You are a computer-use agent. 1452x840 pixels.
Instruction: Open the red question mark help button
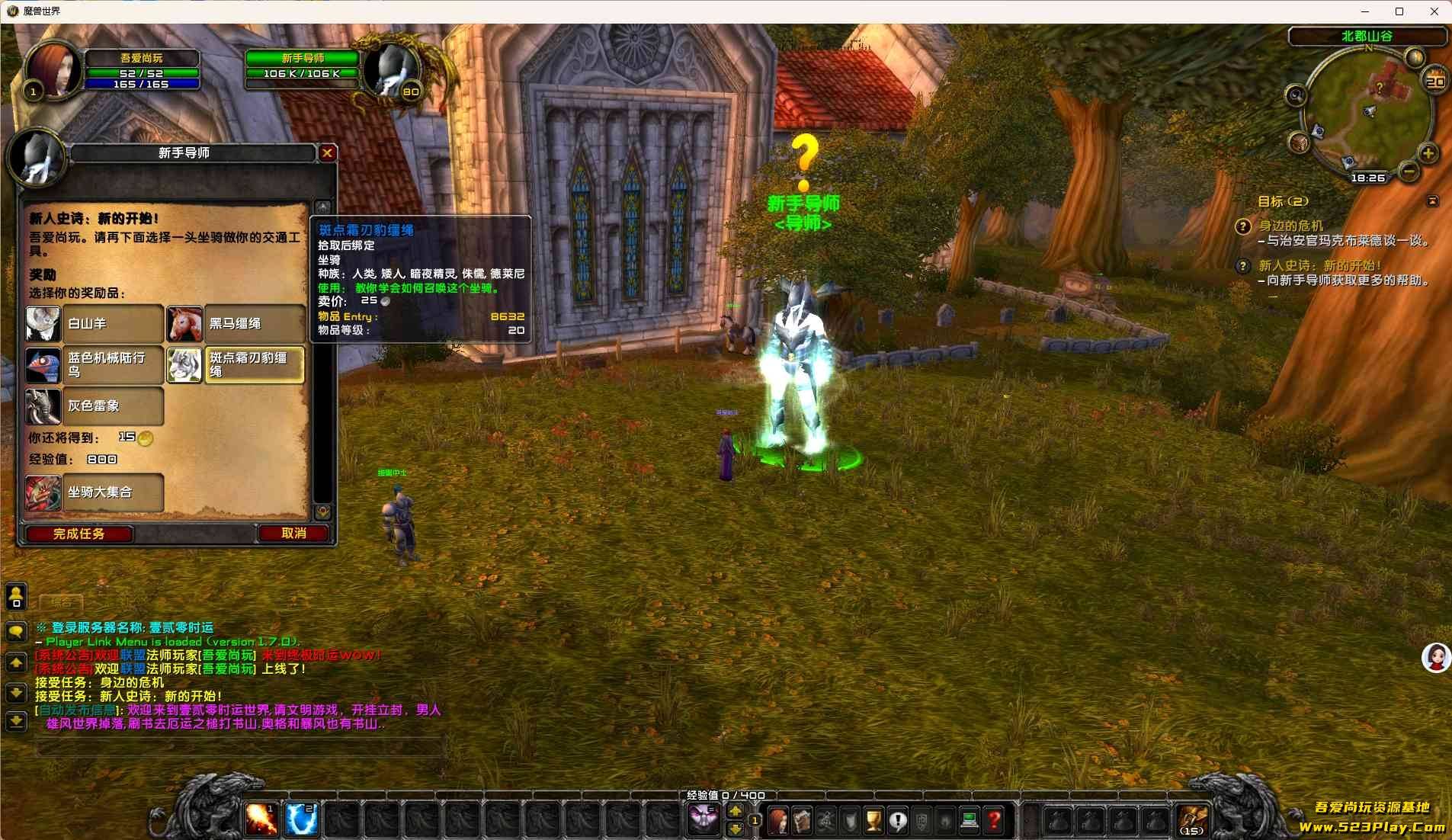pos(994,821)
